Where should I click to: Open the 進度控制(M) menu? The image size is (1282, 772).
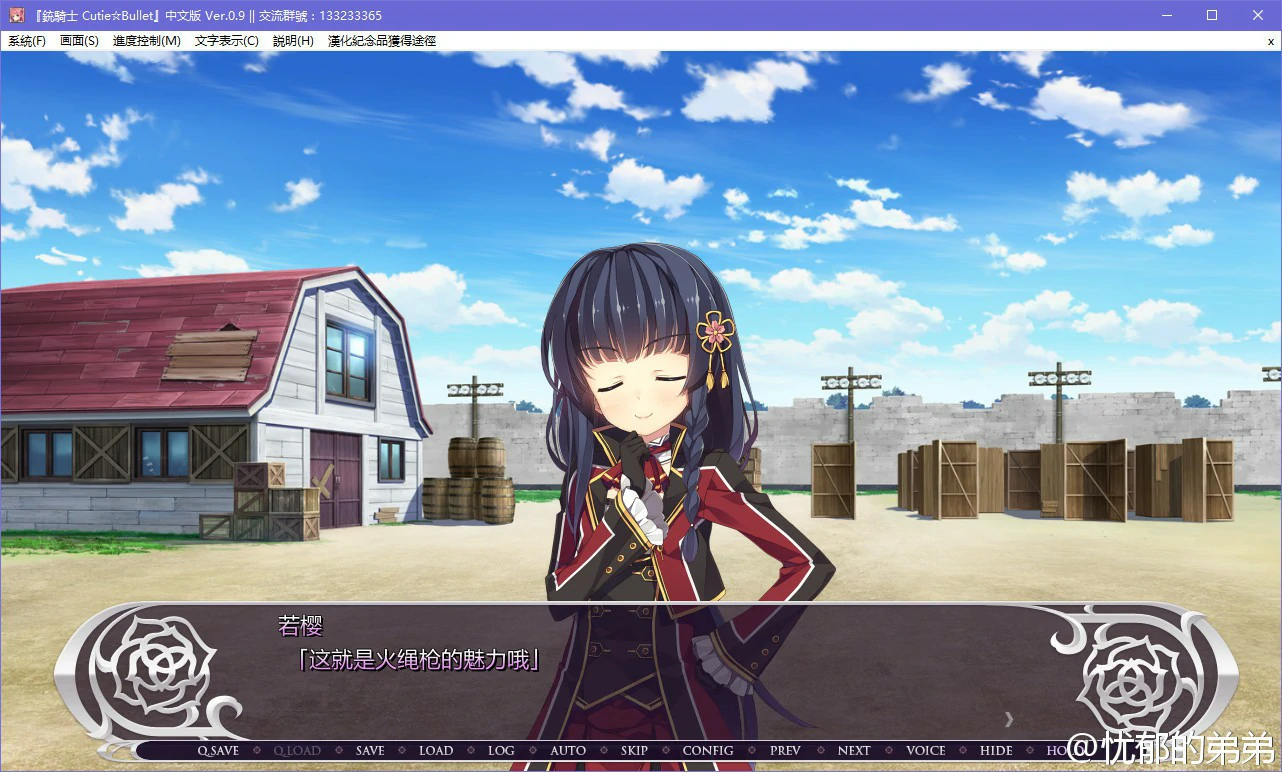click(145, 41)
